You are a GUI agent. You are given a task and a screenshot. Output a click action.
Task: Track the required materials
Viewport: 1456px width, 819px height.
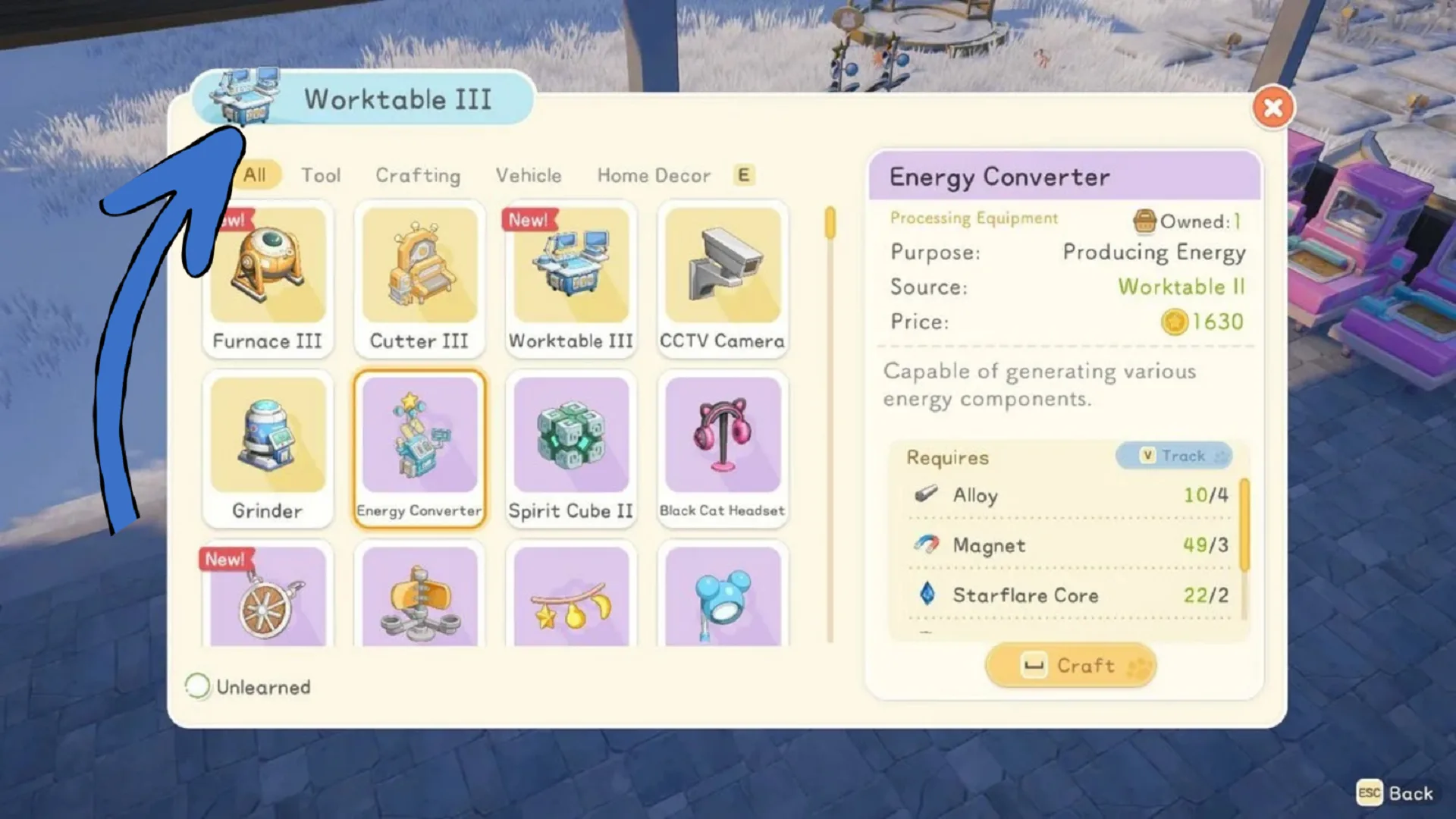point(1173,456)
